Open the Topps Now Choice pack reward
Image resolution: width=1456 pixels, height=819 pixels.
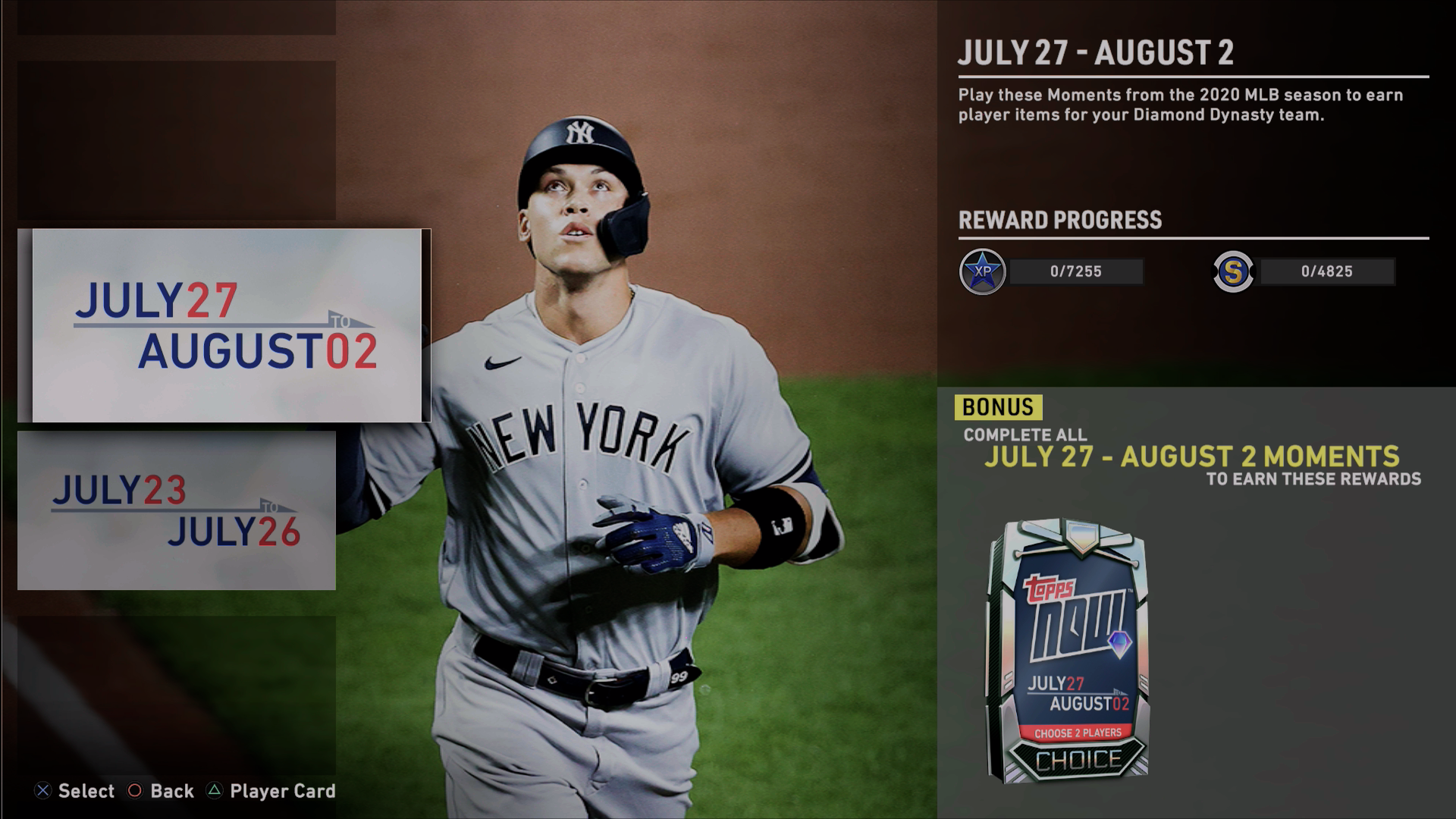(1068, 651)
